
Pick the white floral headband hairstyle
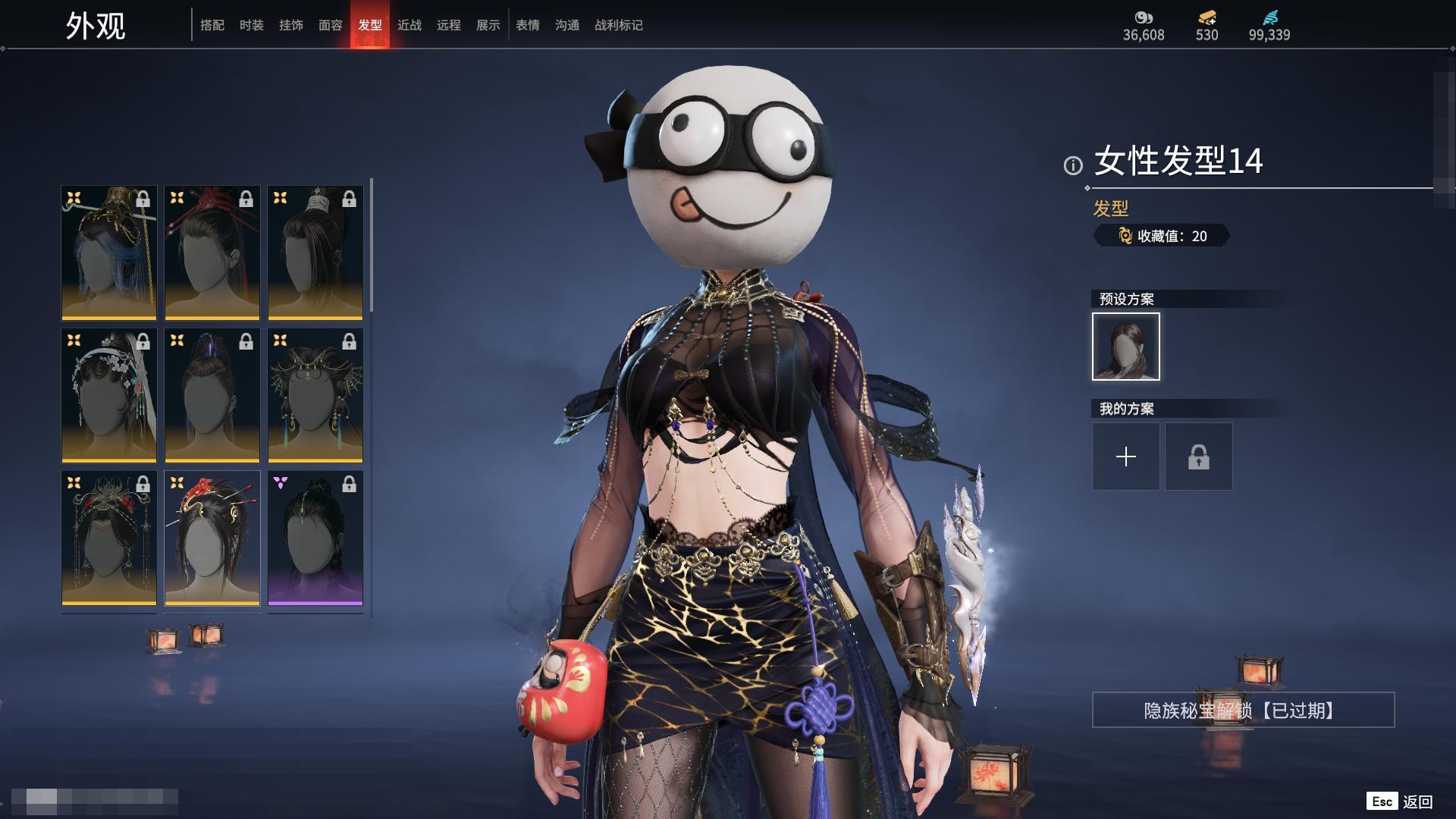109,395
